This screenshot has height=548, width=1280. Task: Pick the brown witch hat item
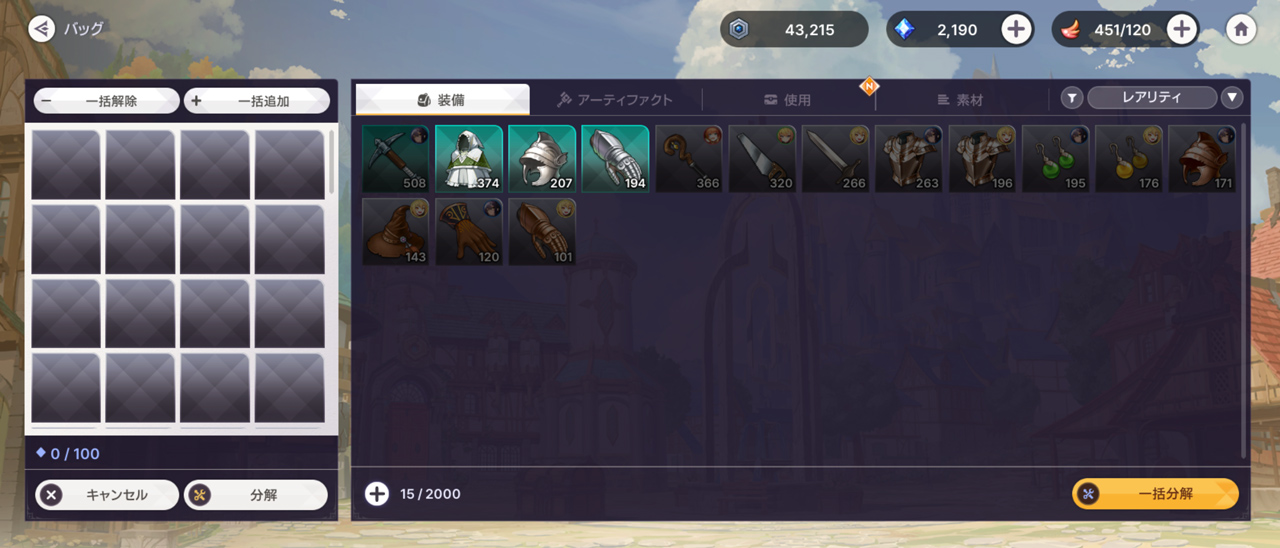tap(395, 232)
